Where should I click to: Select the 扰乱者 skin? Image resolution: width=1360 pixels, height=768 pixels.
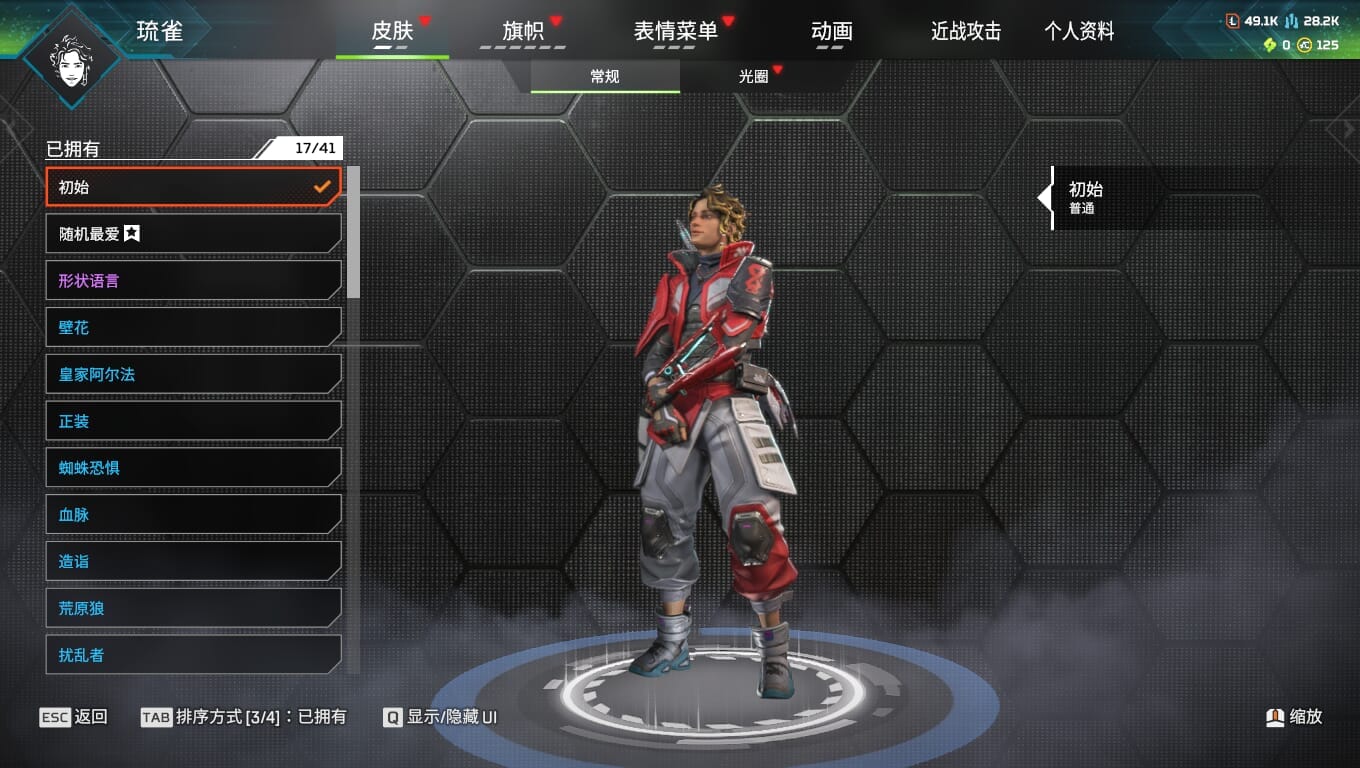[x=193, y=655]
